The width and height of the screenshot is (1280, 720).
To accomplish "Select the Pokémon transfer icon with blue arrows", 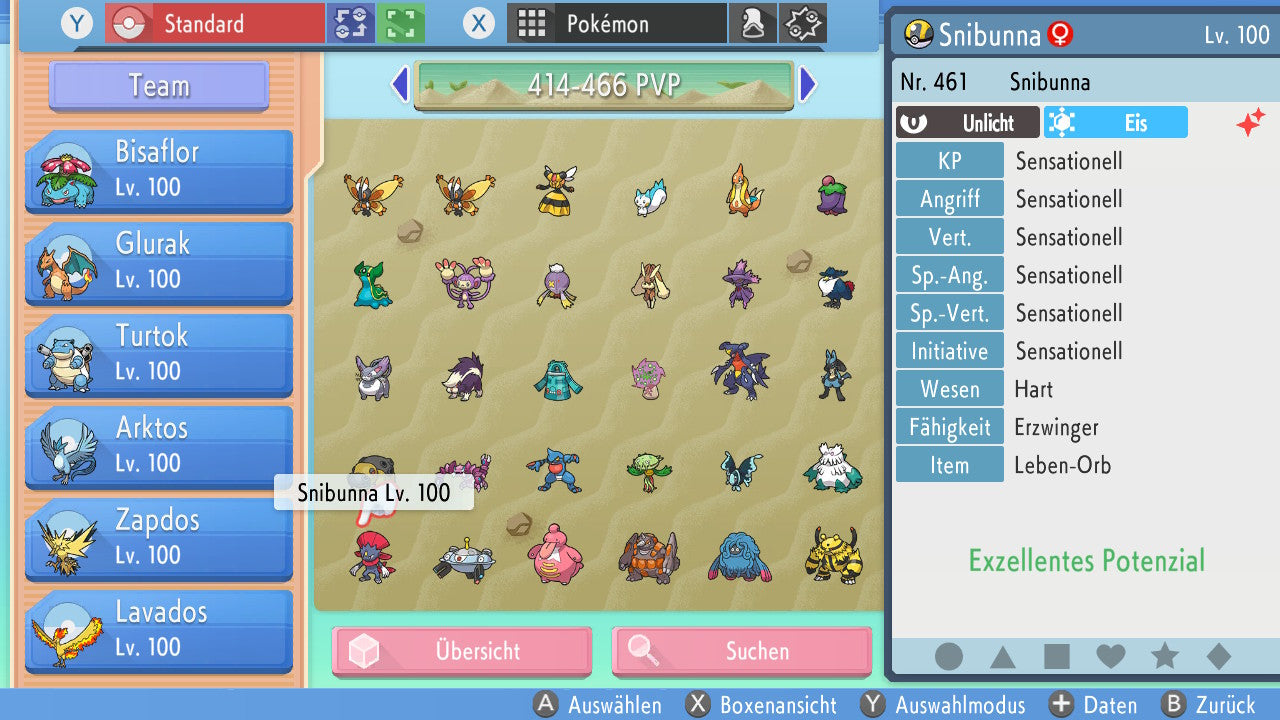I will click(352, 22).
